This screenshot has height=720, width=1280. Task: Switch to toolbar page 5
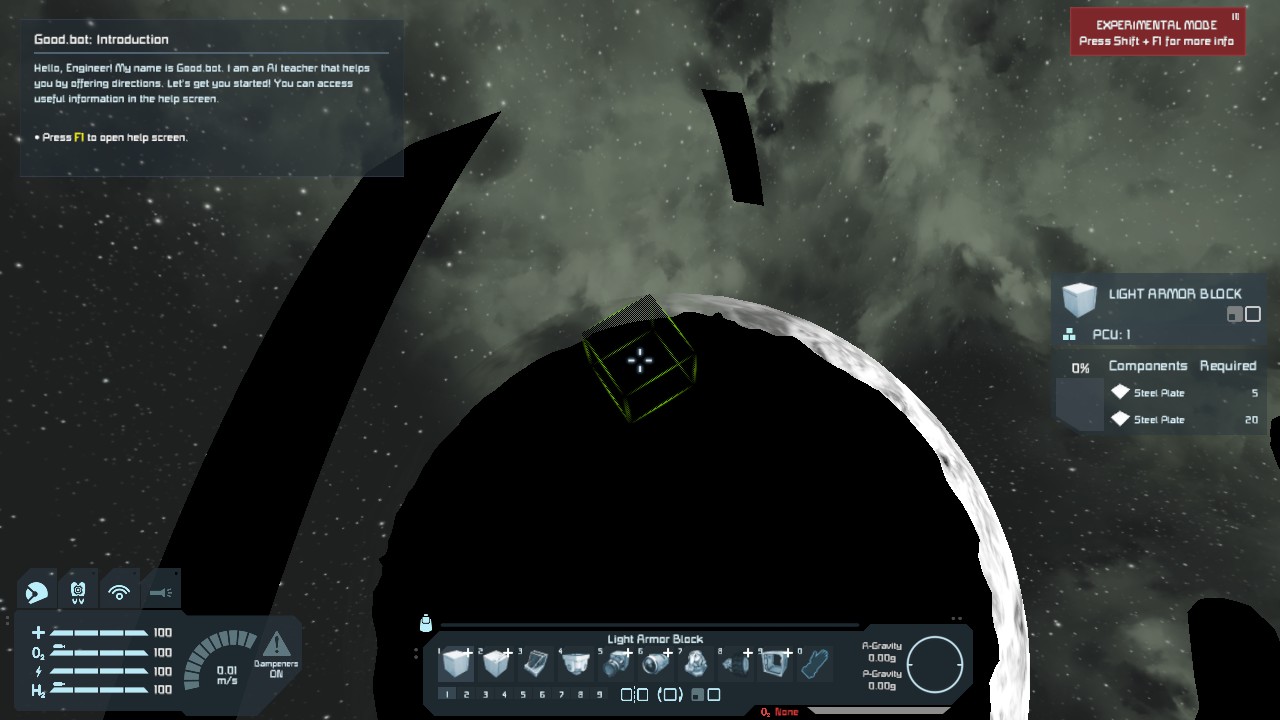pos(523,694)
